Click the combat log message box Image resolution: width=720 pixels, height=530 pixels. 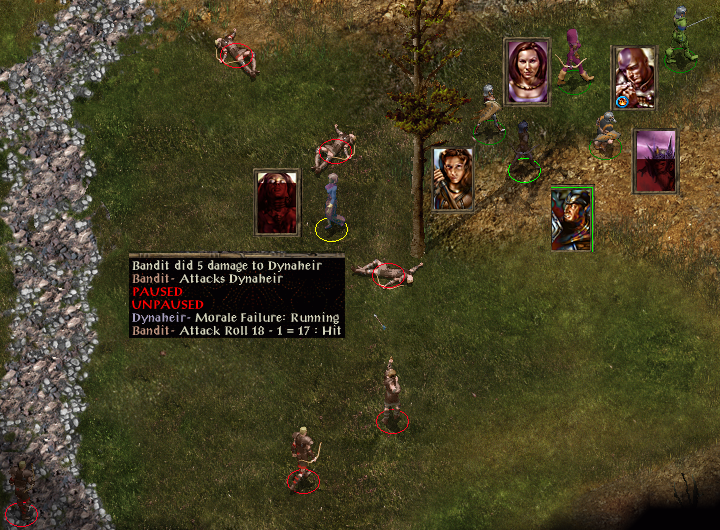tap(237, 297)
